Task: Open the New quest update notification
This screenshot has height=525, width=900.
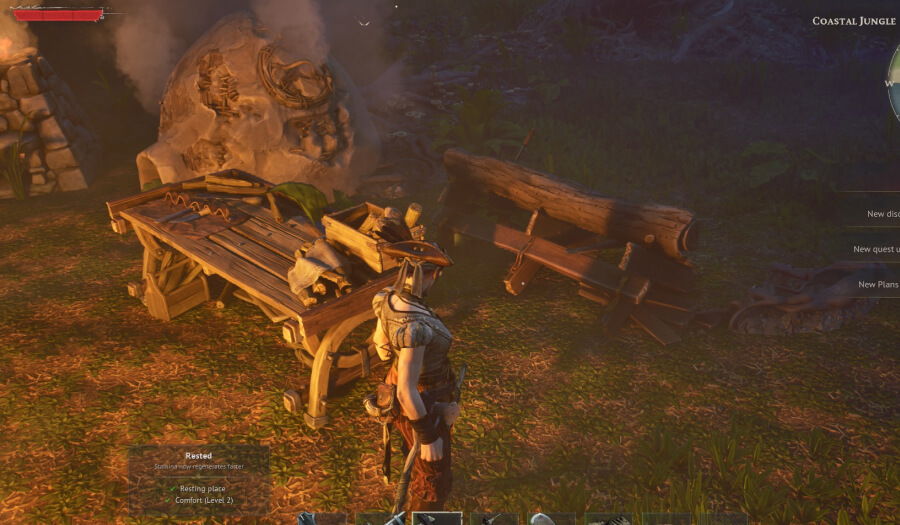Action: pos(873,249)
